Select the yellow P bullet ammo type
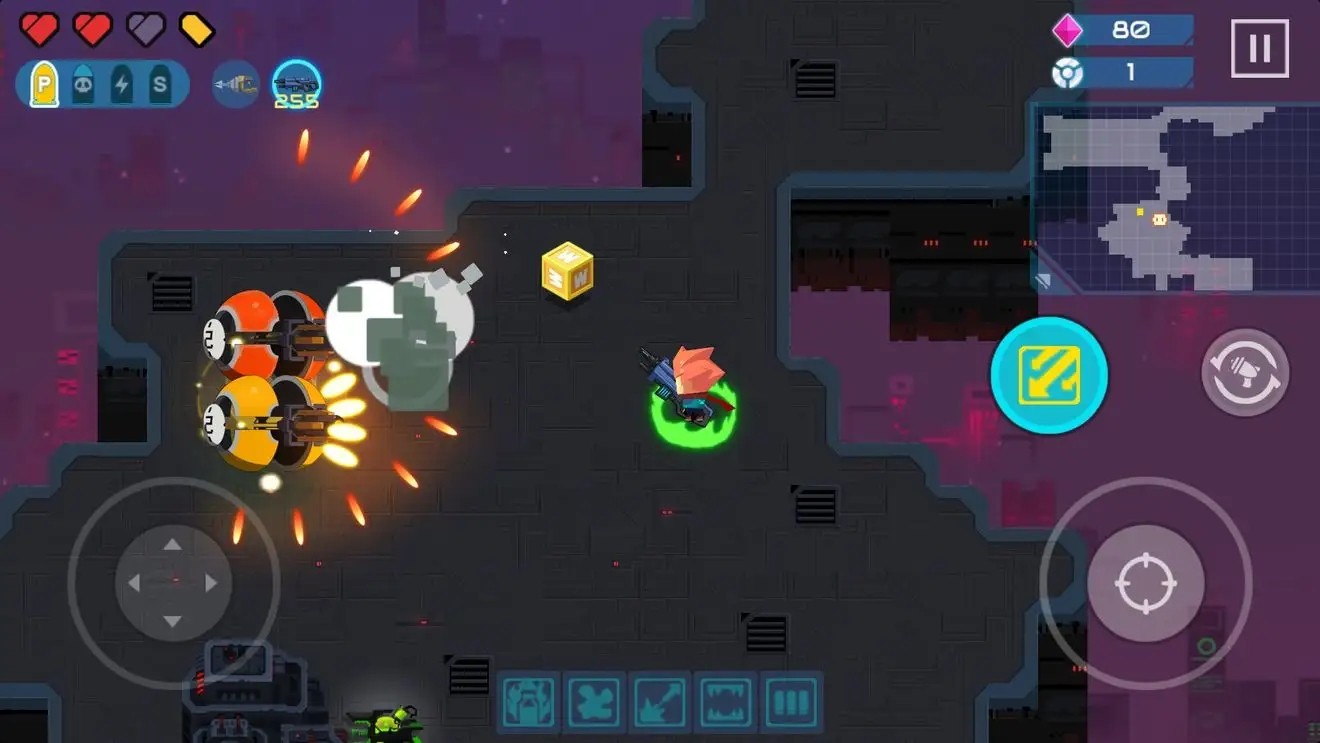1320x743 pixels. coord(44,85)
